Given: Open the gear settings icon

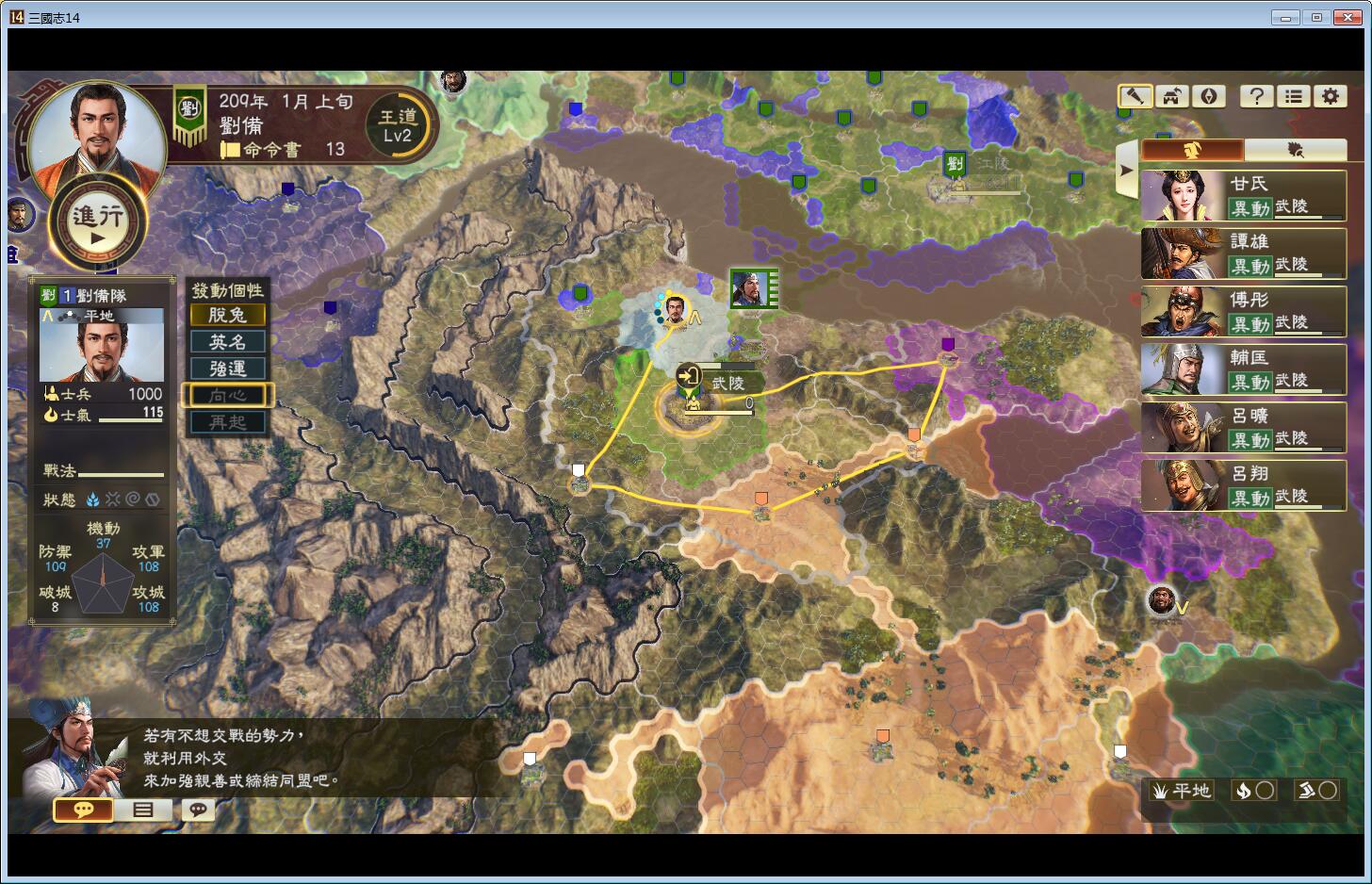Looking at the screenshot, I should [x=1331, y=96].
